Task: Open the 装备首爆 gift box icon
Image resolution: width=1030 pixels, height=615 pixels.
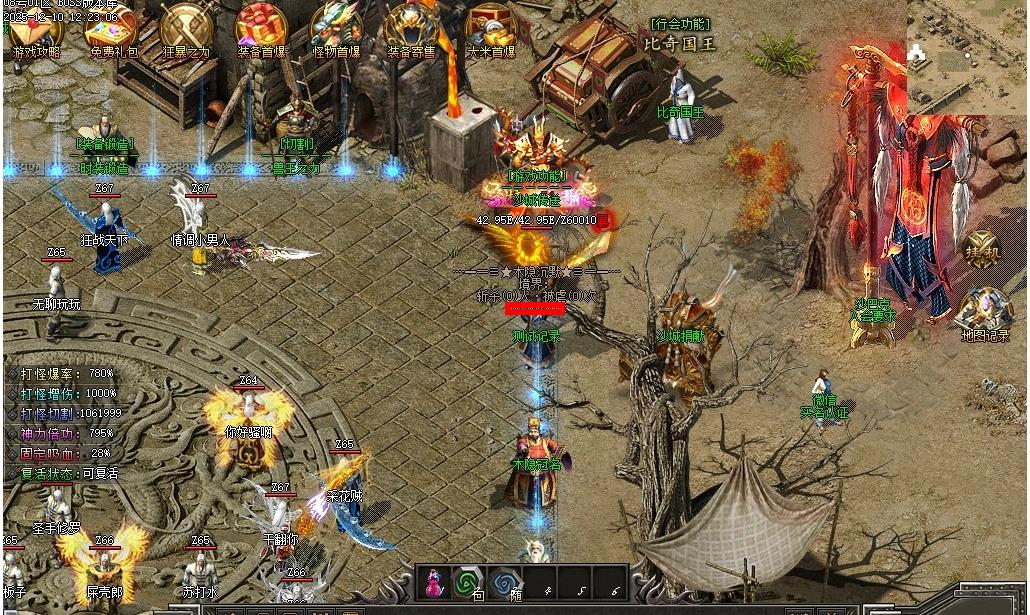Action: coord(261,28)
